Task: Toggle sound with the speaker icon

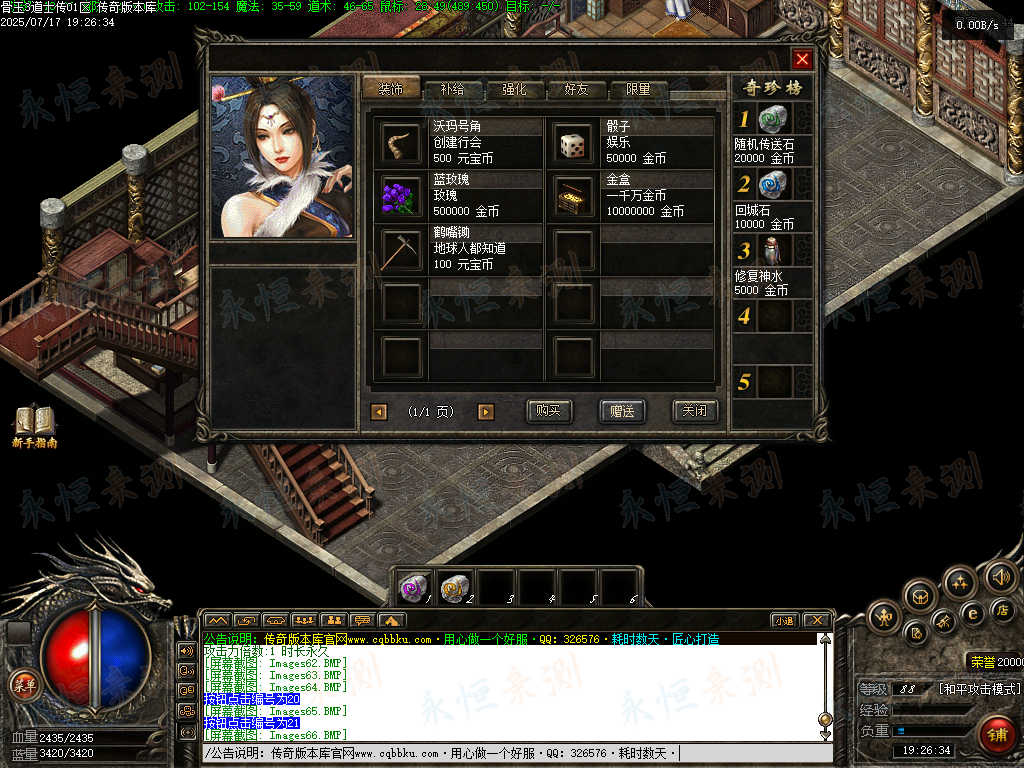Action: click(x=1000, y=576)
